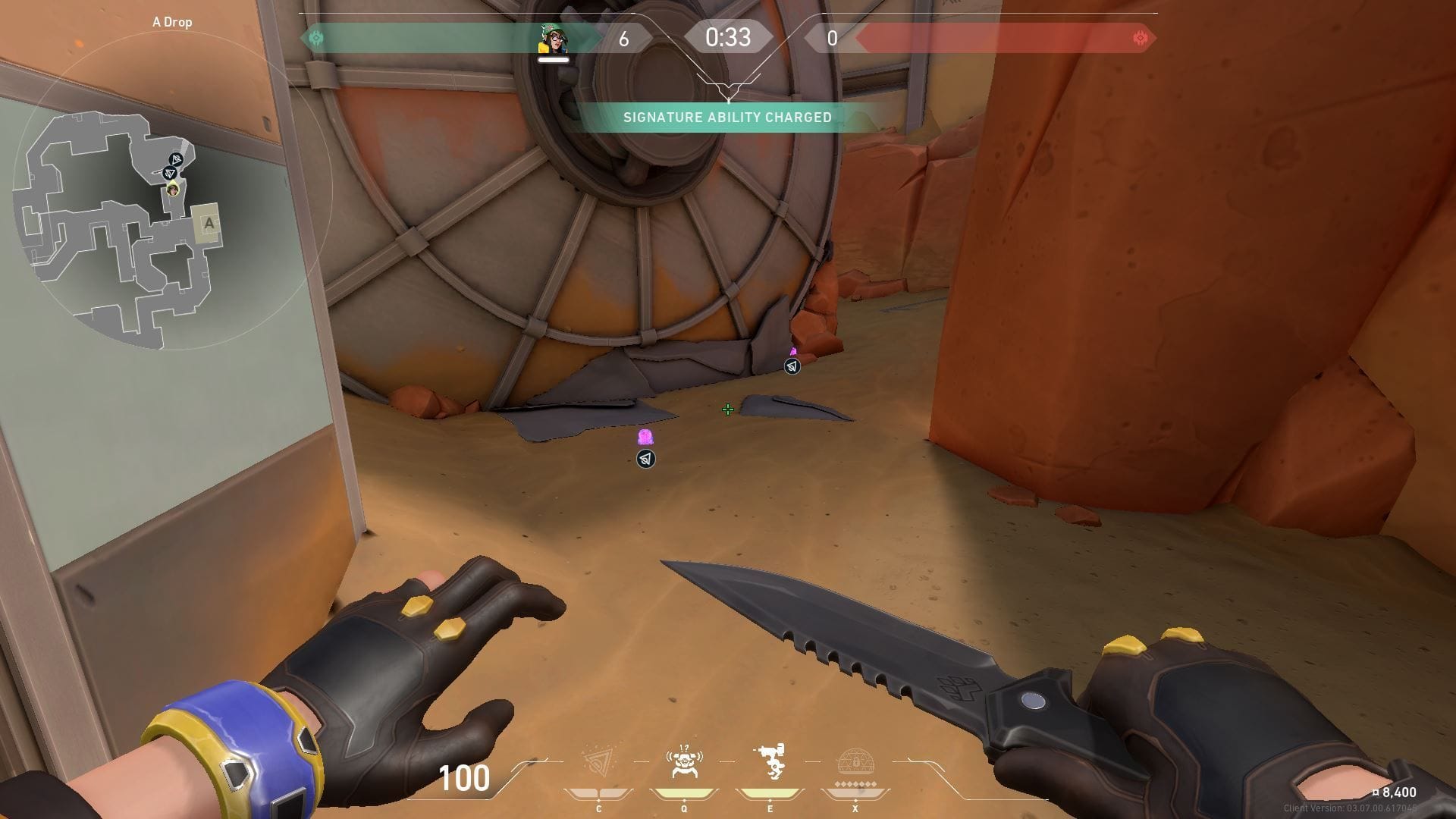Expand the SIGNATURE ABILITY CHARGED banner
Image resolution: width=1456 pixels, height=819 pixels.
click(727, 118)
